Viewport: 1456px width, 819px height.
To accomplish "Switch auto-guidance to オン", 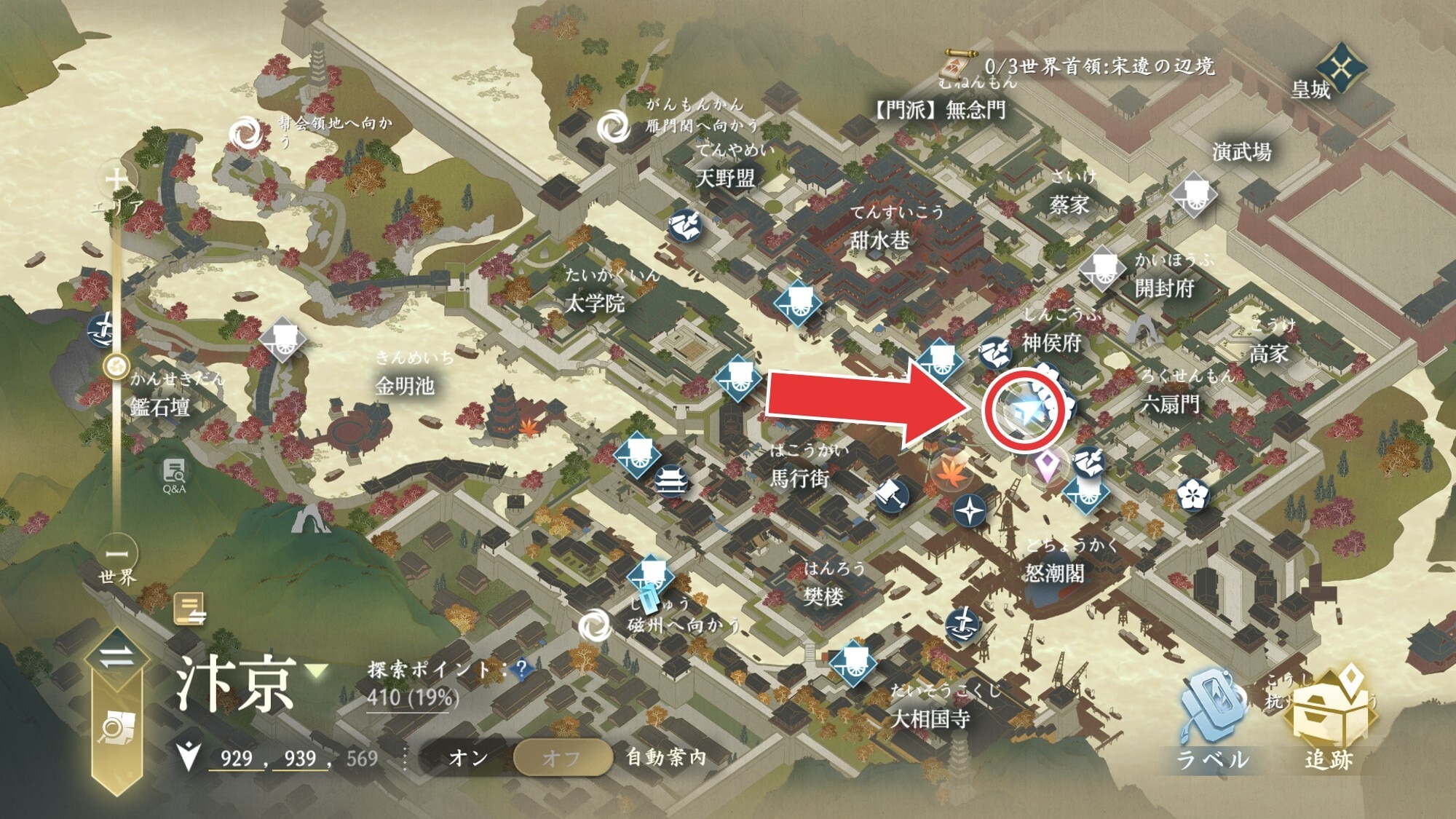I will tap(468, 758).
